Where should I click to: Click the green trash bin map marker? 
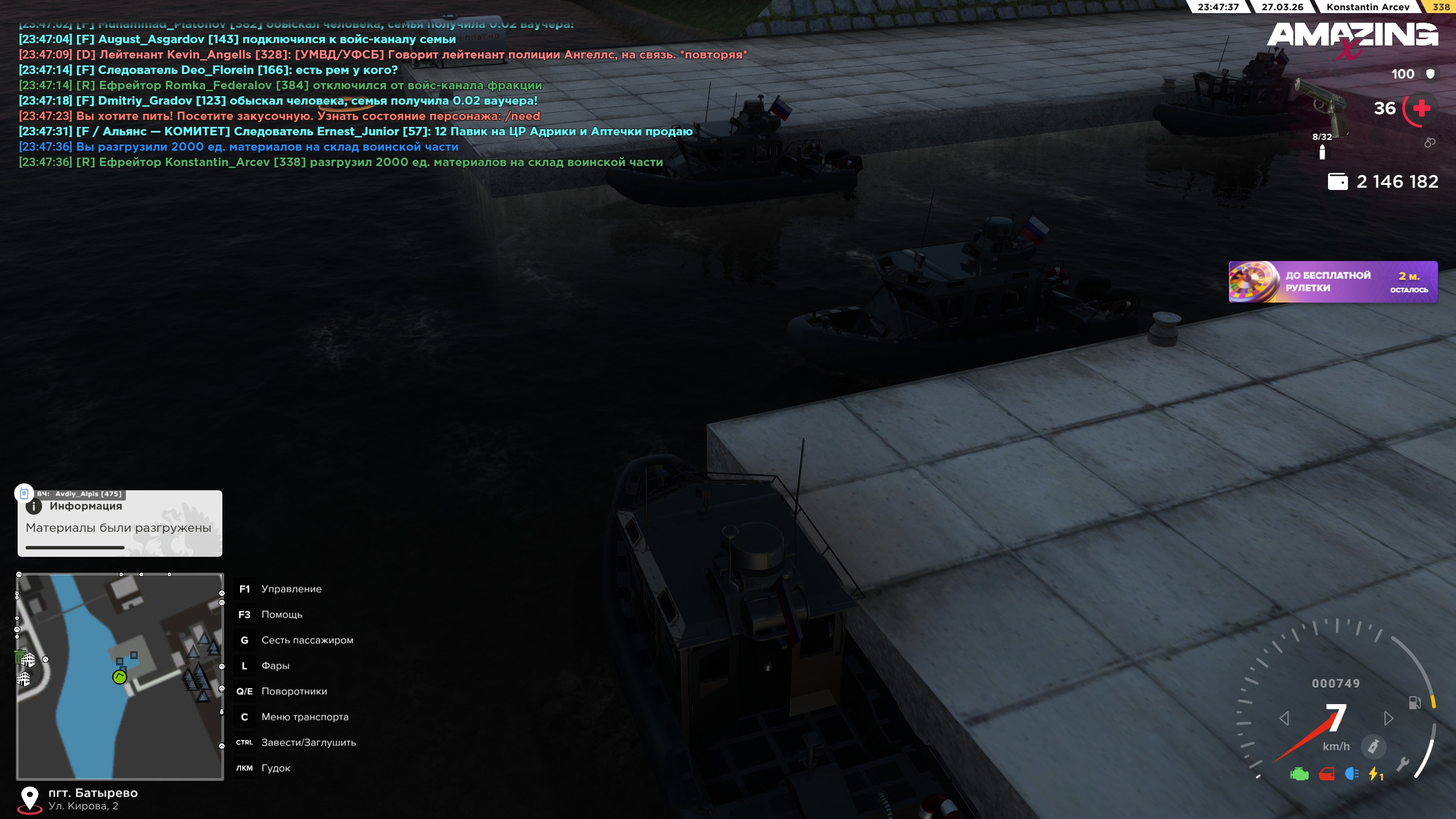[20, 657]
